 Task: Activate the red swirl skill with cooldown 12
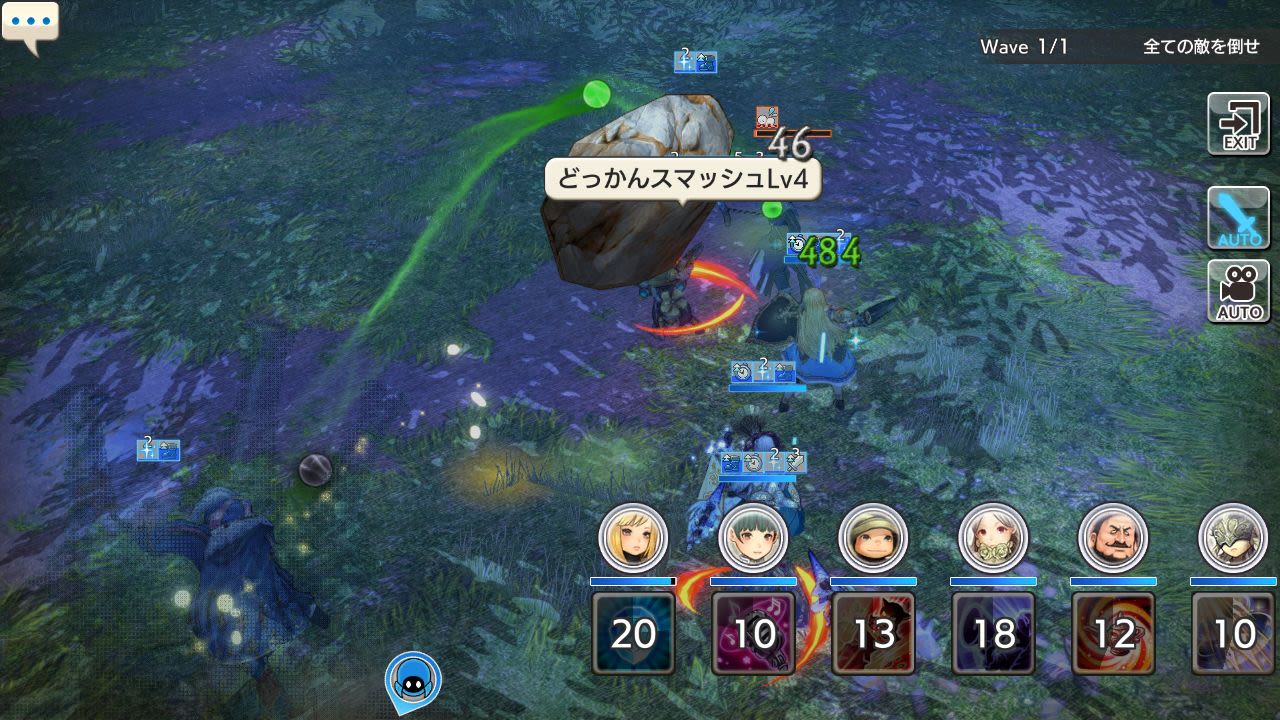1114,632
